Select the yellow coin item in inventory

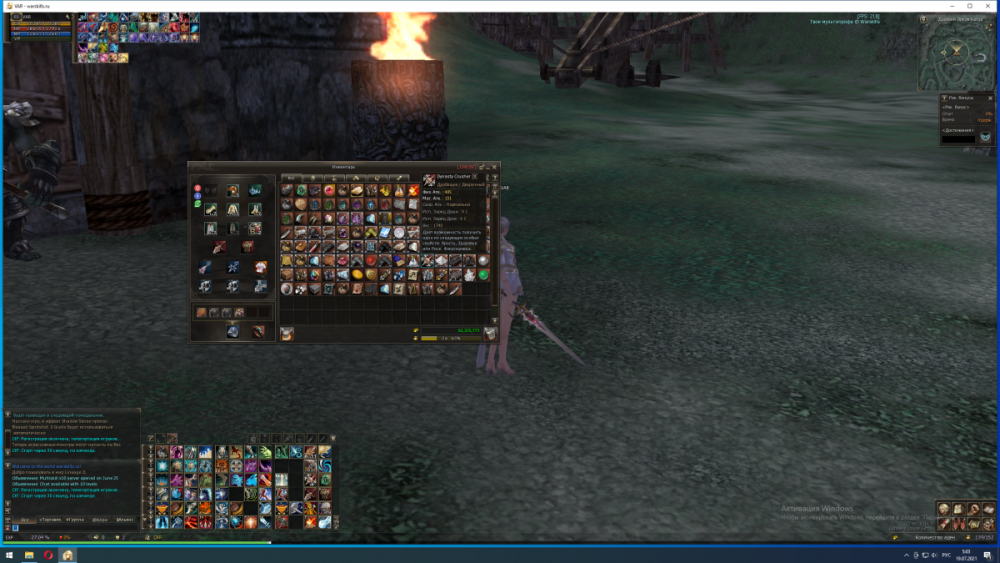(x=357, y=275)
